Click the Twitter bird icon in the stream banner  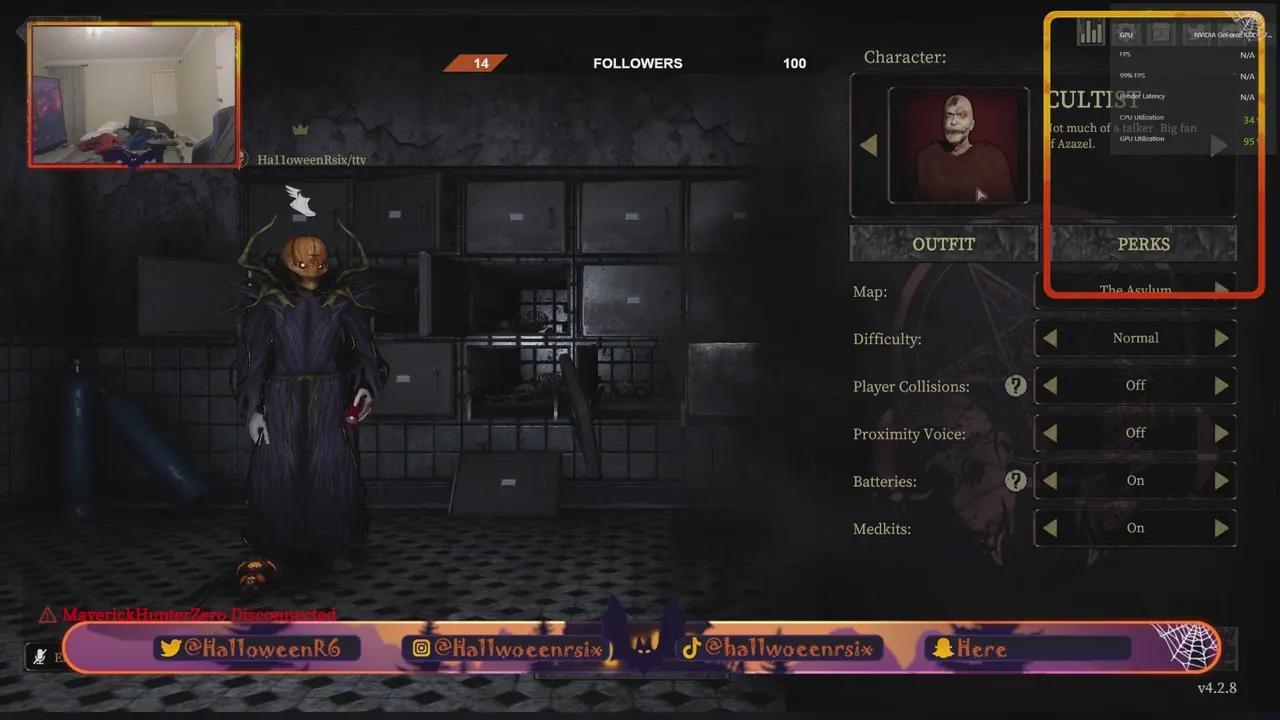click(x=172, y=648)
